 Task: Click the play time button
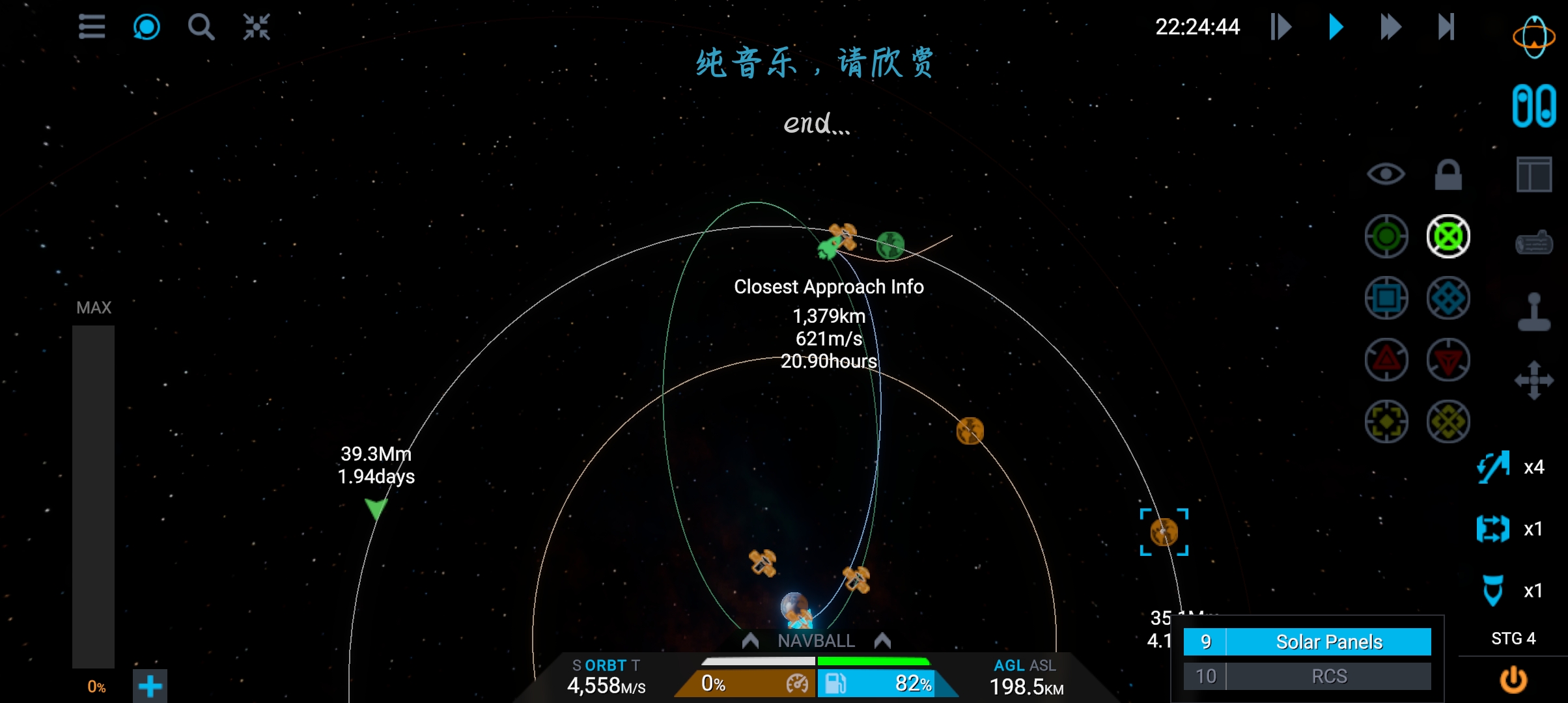(1336, 27)
